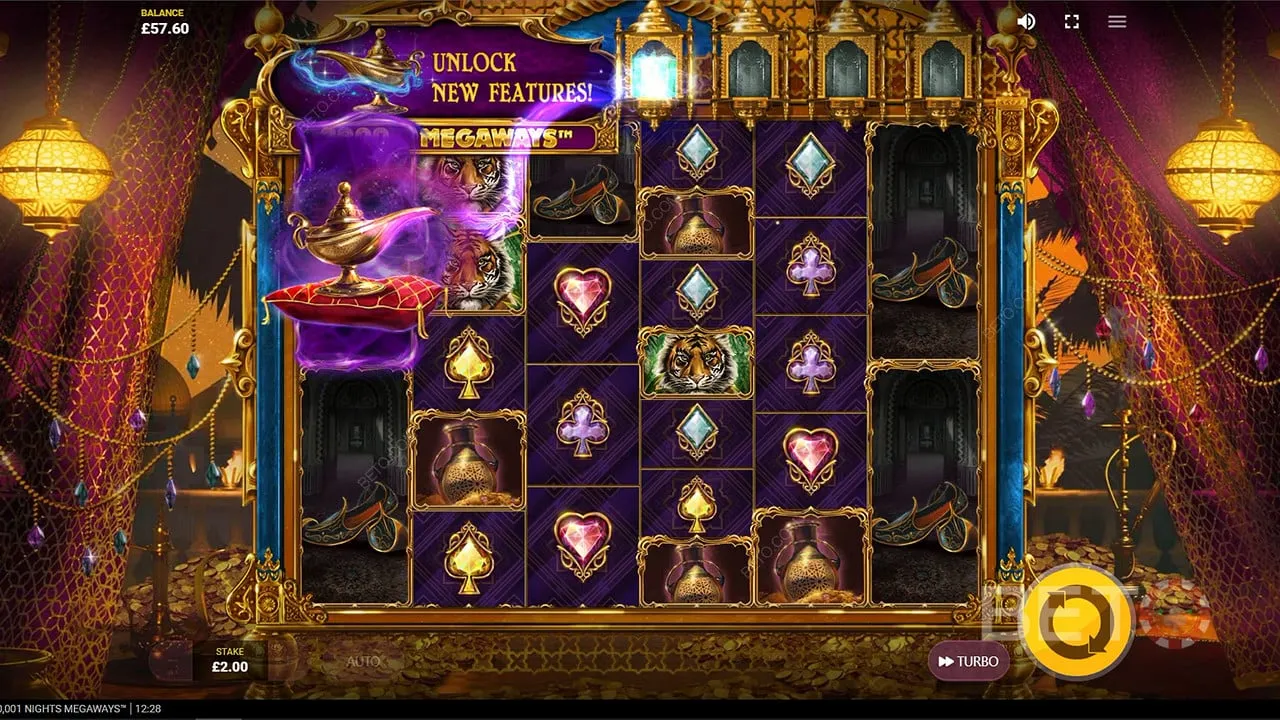The height and width of the screenshot is (720, 1280).
Task: Click the tiger symbol on the reels
Action: tap(697, 362)
